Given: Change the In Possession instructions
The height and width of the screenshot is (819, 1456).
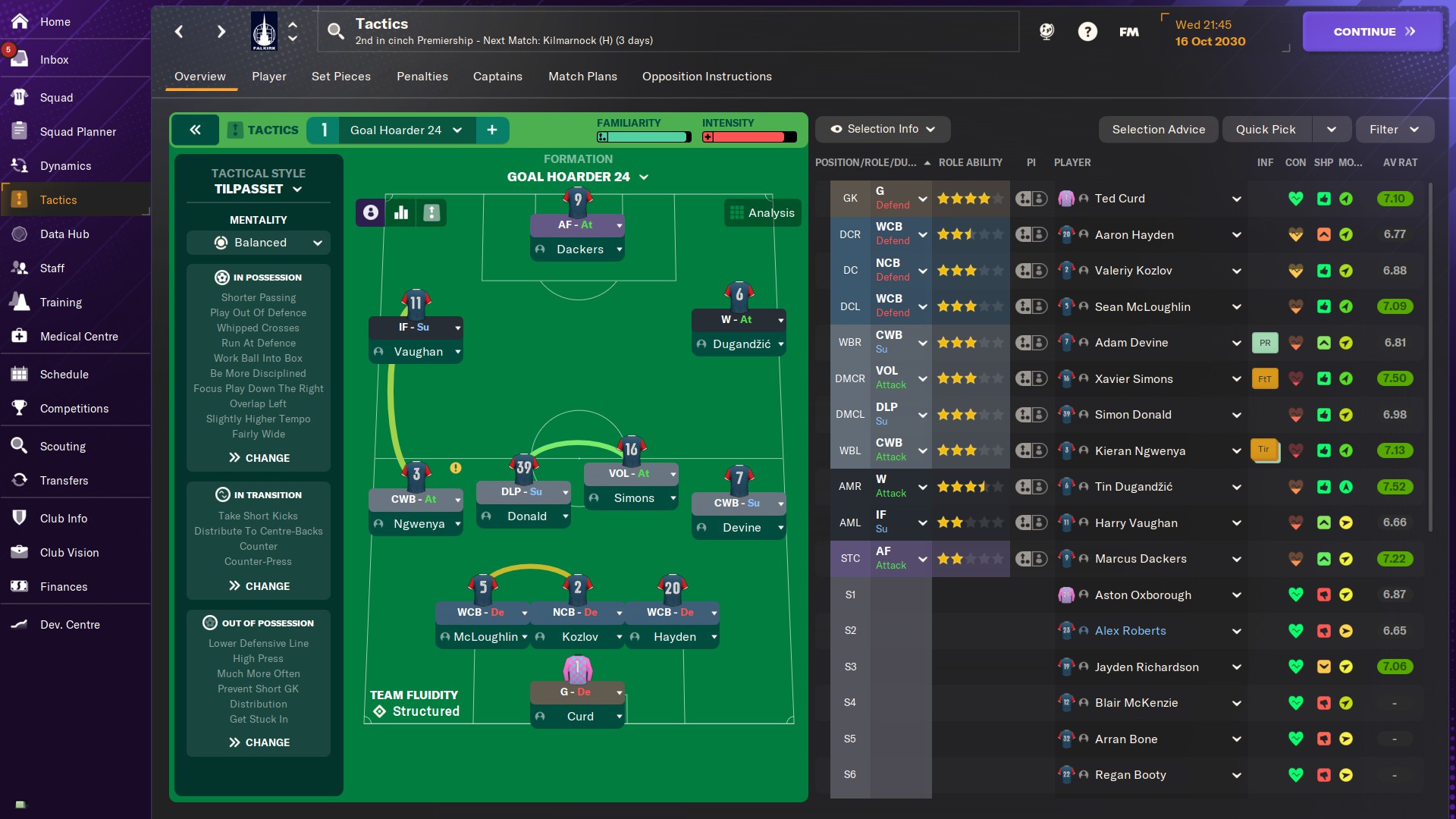Looking at the screenshot, I should pyautogui.click(x=259, y=458).
